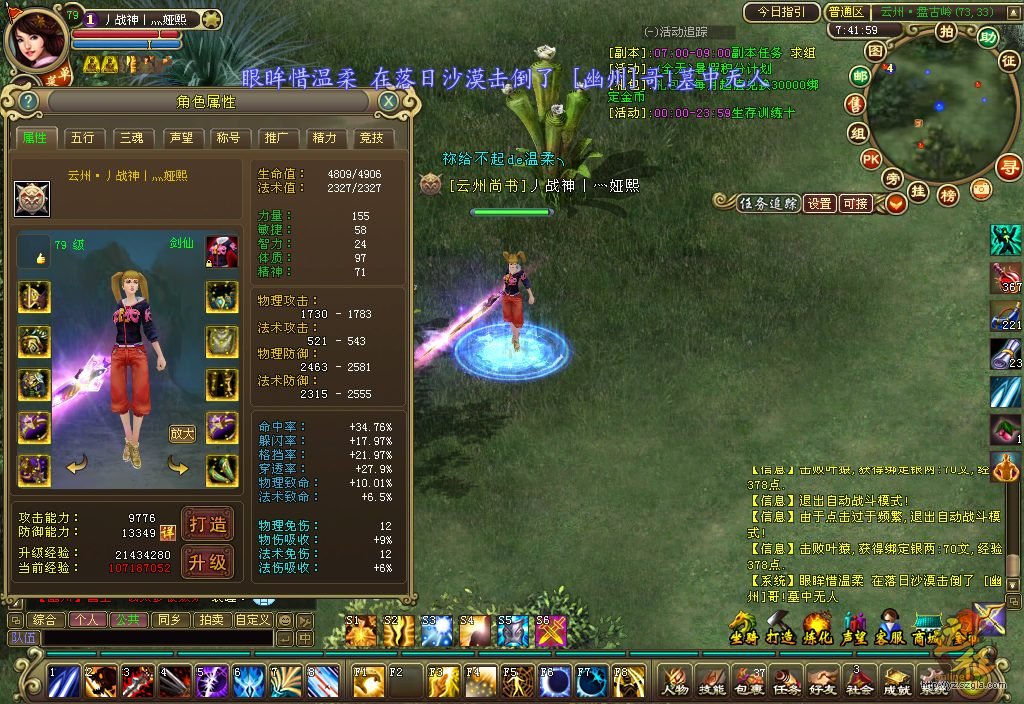This screenshot has height=704, width=1024.
Task: Switch to the 五行 tab
Action: click(83, 138)
